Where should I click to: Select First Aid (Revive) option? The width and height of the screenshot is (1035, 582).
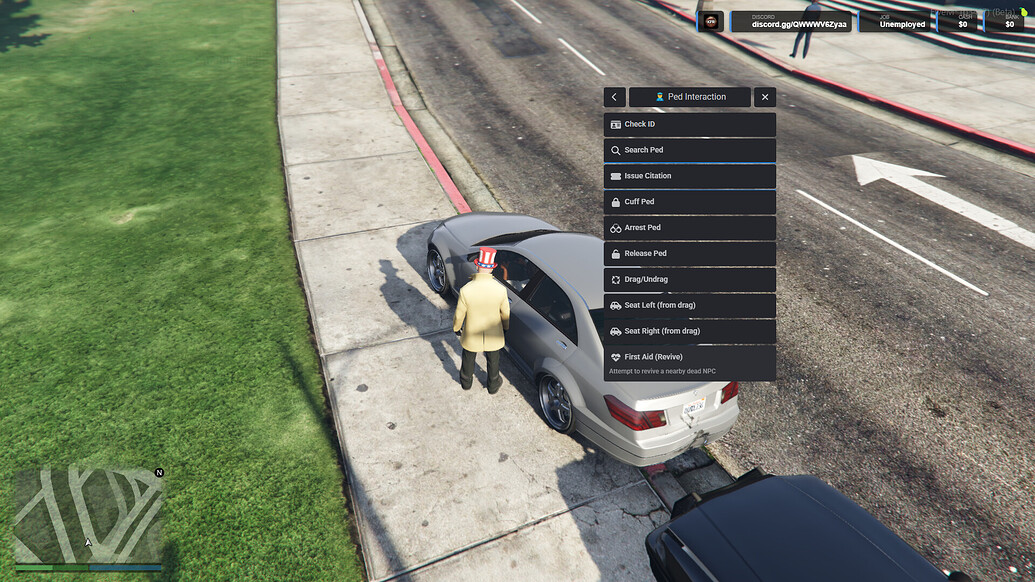pyautogui.click(x=689, y=362)
